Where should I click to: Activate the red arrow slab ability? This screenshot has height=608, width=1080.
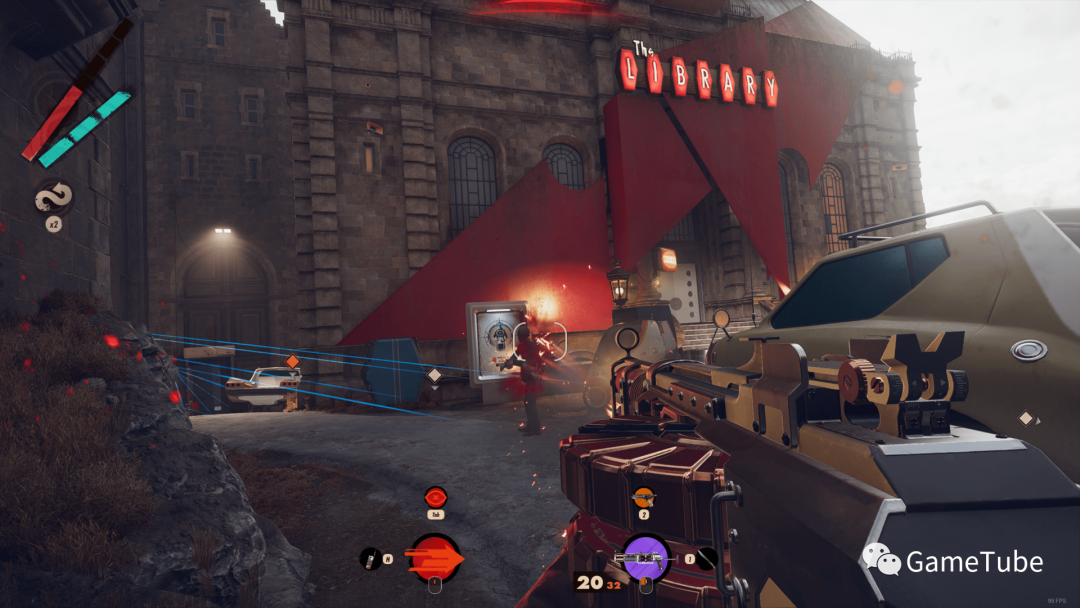click(x=436, y=558)
